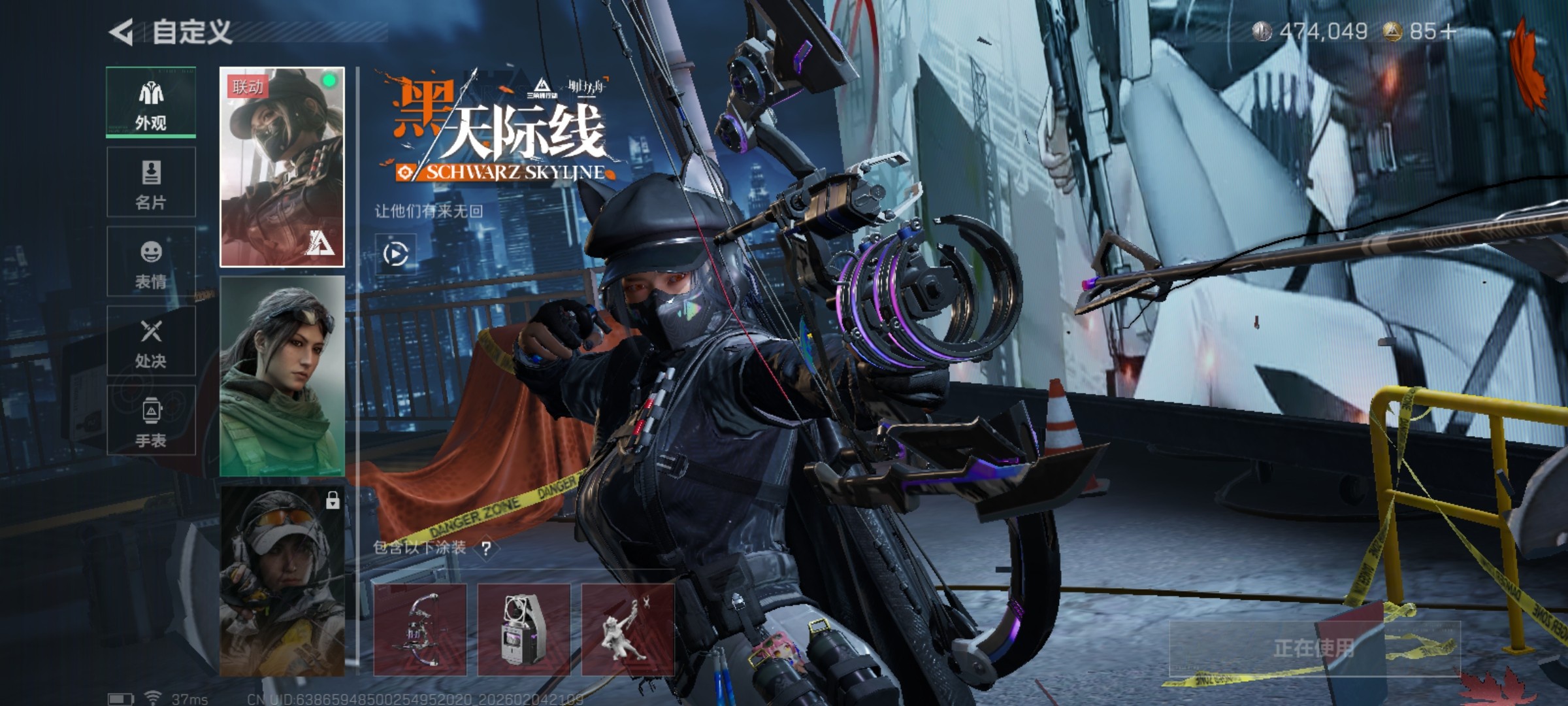Screen dimensions: 1568x706
Task: Open the question mark help for included skins
Action: point(486,548)
